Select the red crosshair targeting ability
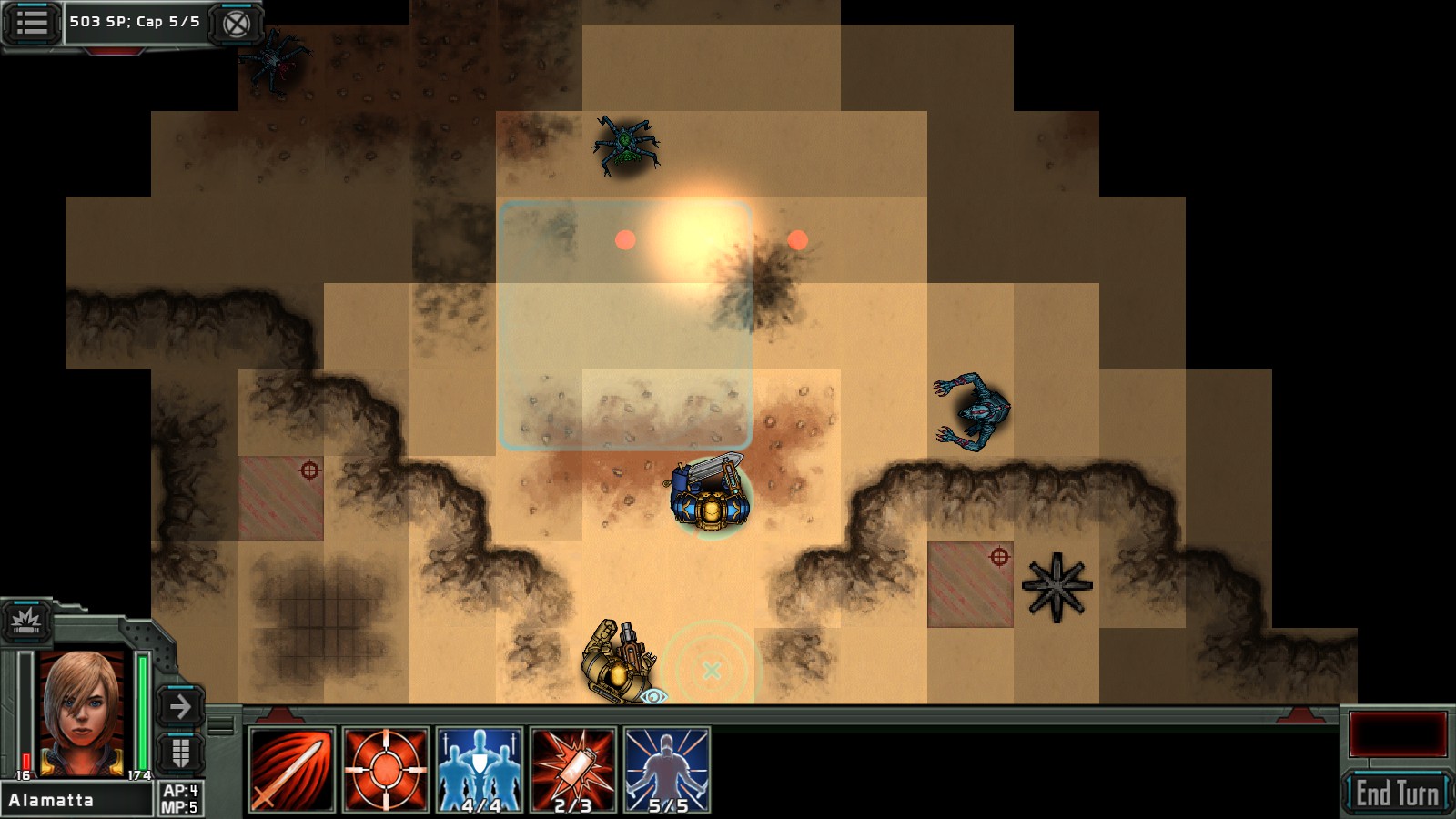The image size is (1456, 819). click(386, 770)
